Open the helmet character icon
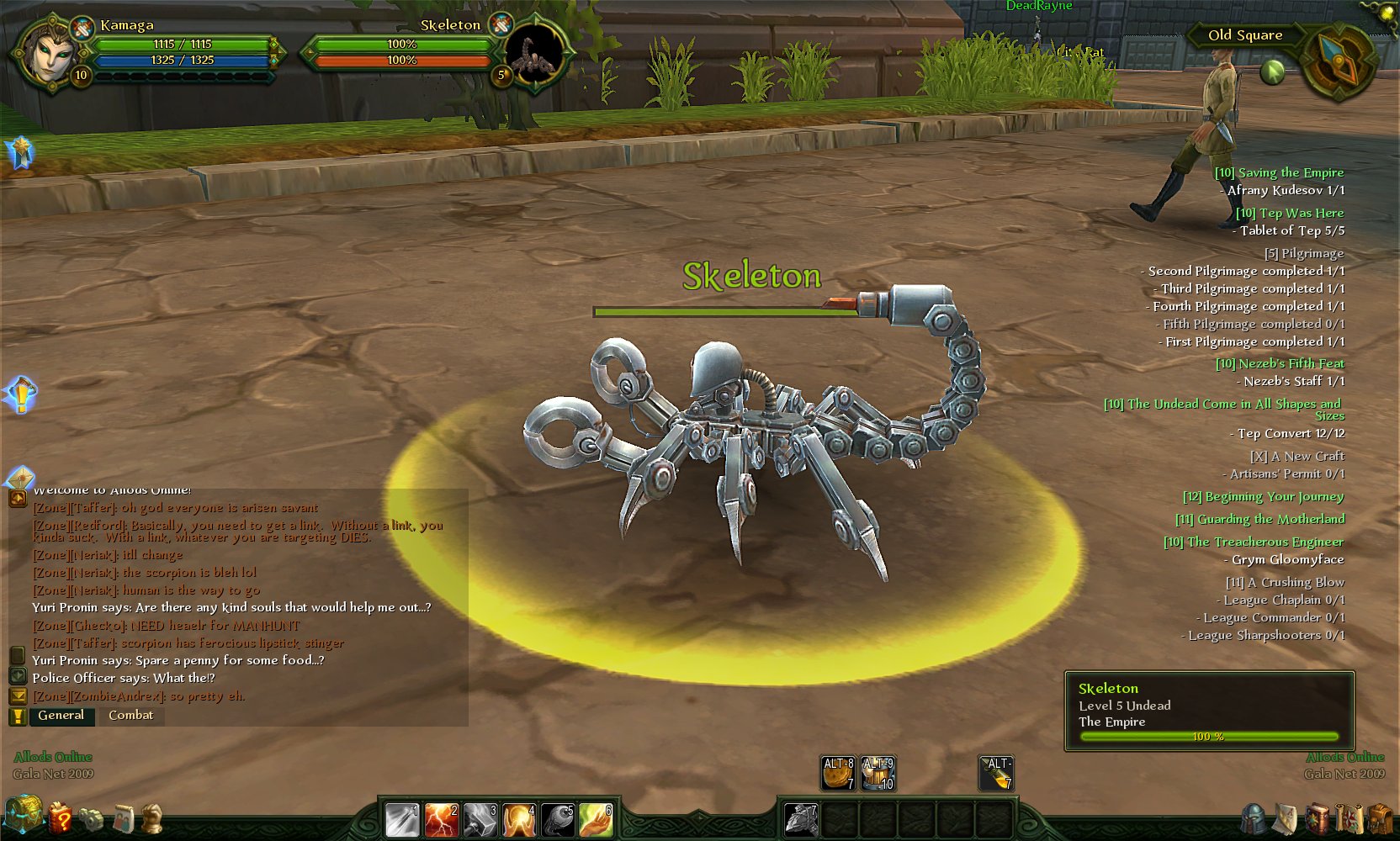Screen dimensions: 1400x841 click(1254, 818)
